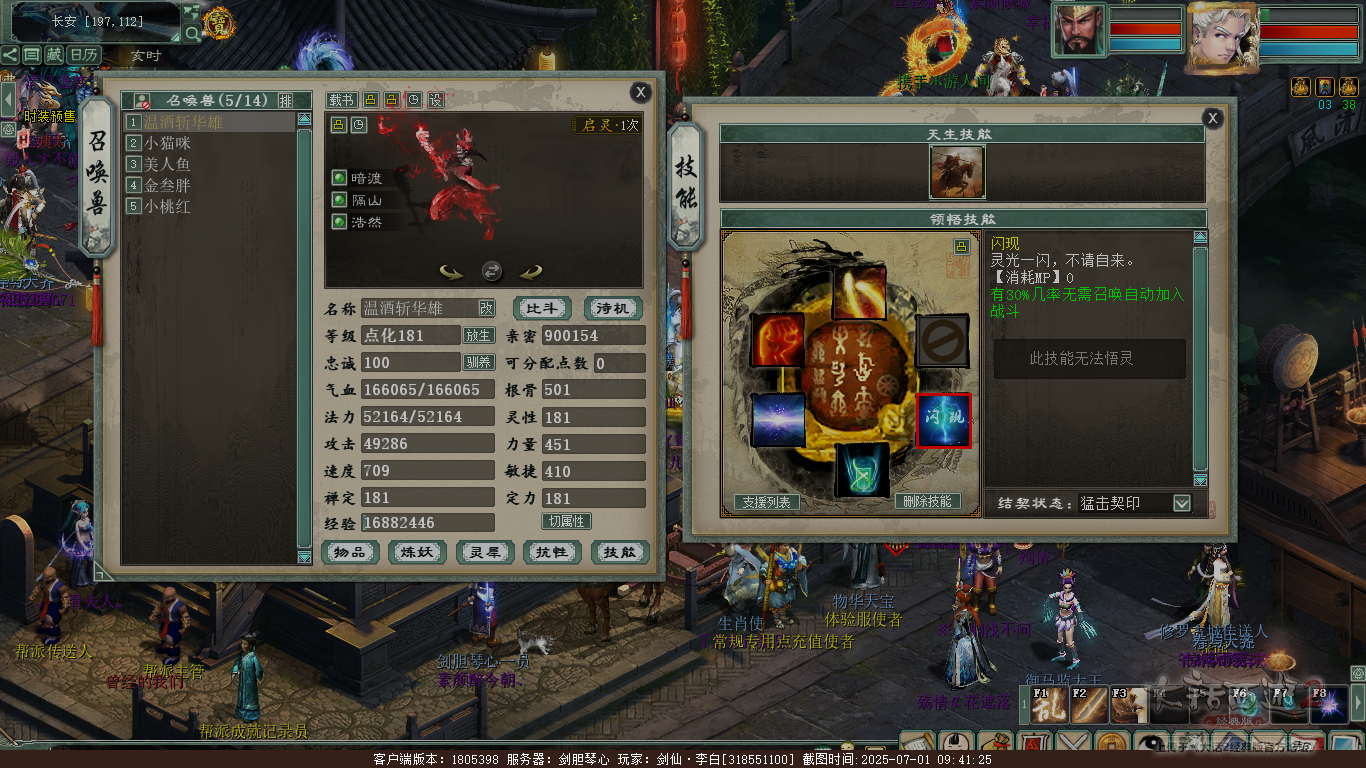Click the 删除技能 delete skill button
This screenshot has width=1366, height=768.
(x=927, y=502)
